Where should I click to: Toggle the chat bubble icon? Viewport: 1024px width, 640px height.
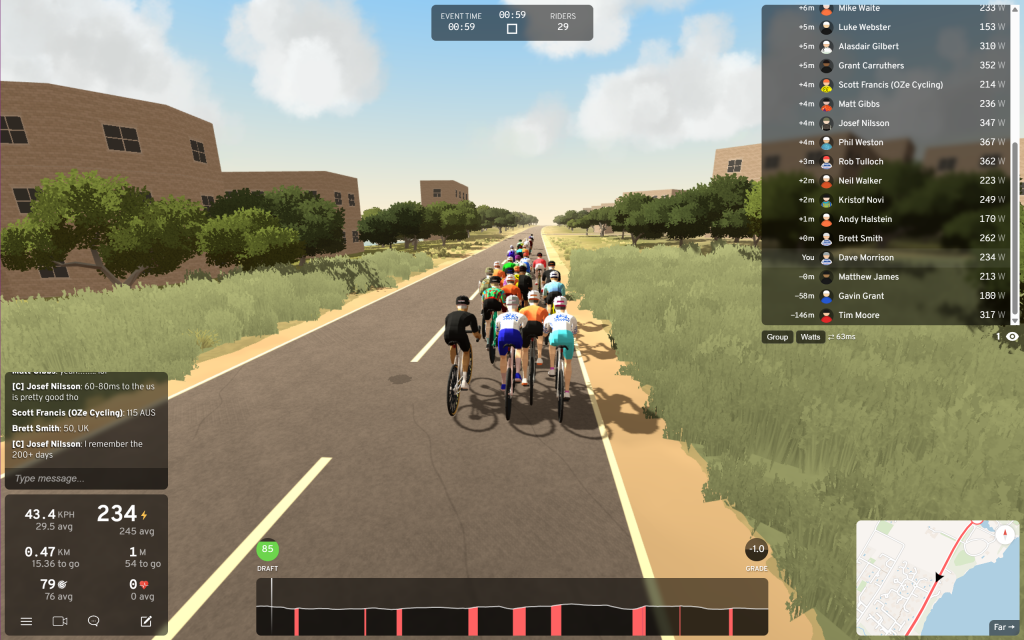(93, 621)
